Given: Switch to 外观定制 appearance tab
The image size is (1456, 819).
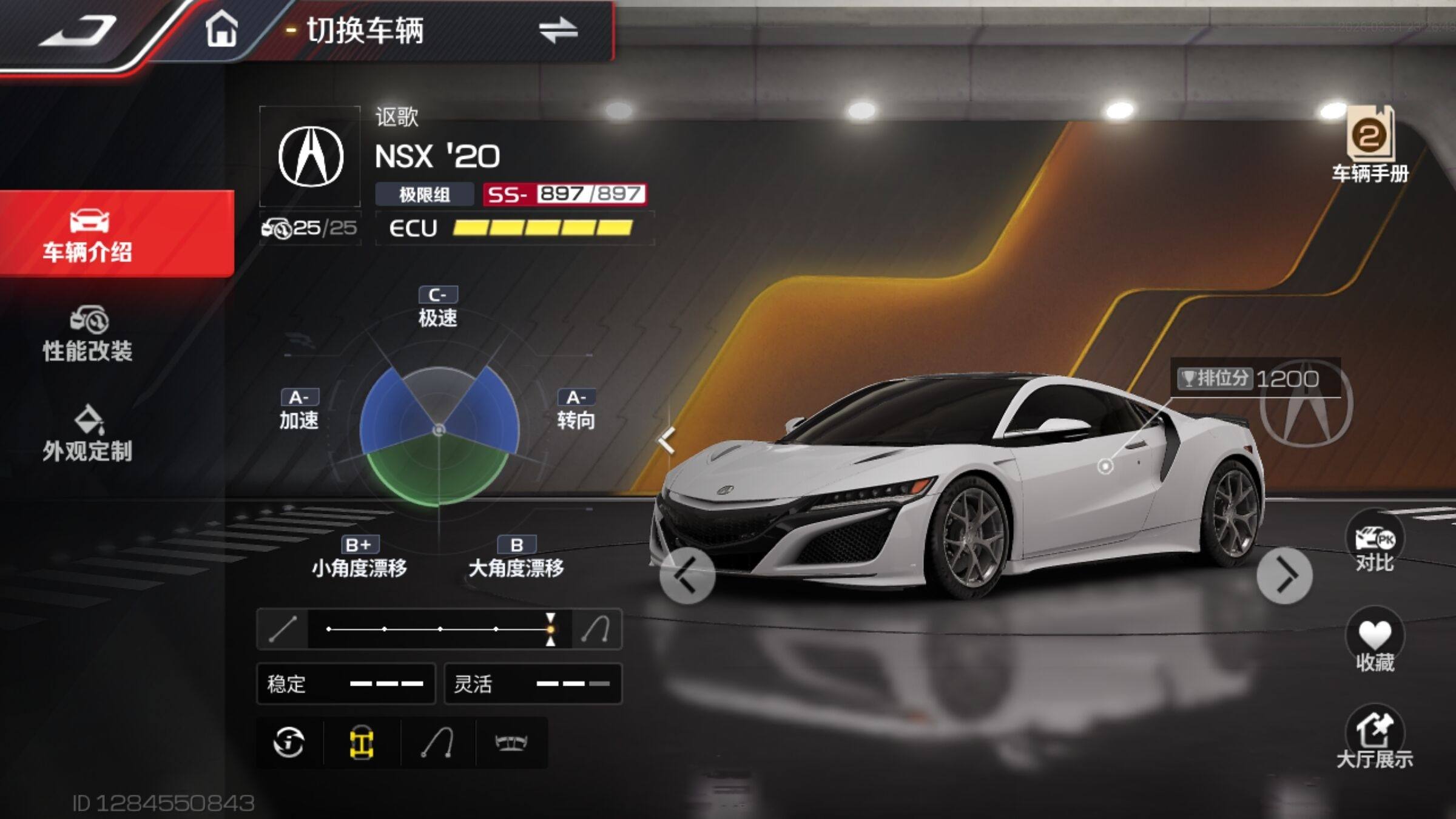Looking at the screenshot, I should coord(88,433).
